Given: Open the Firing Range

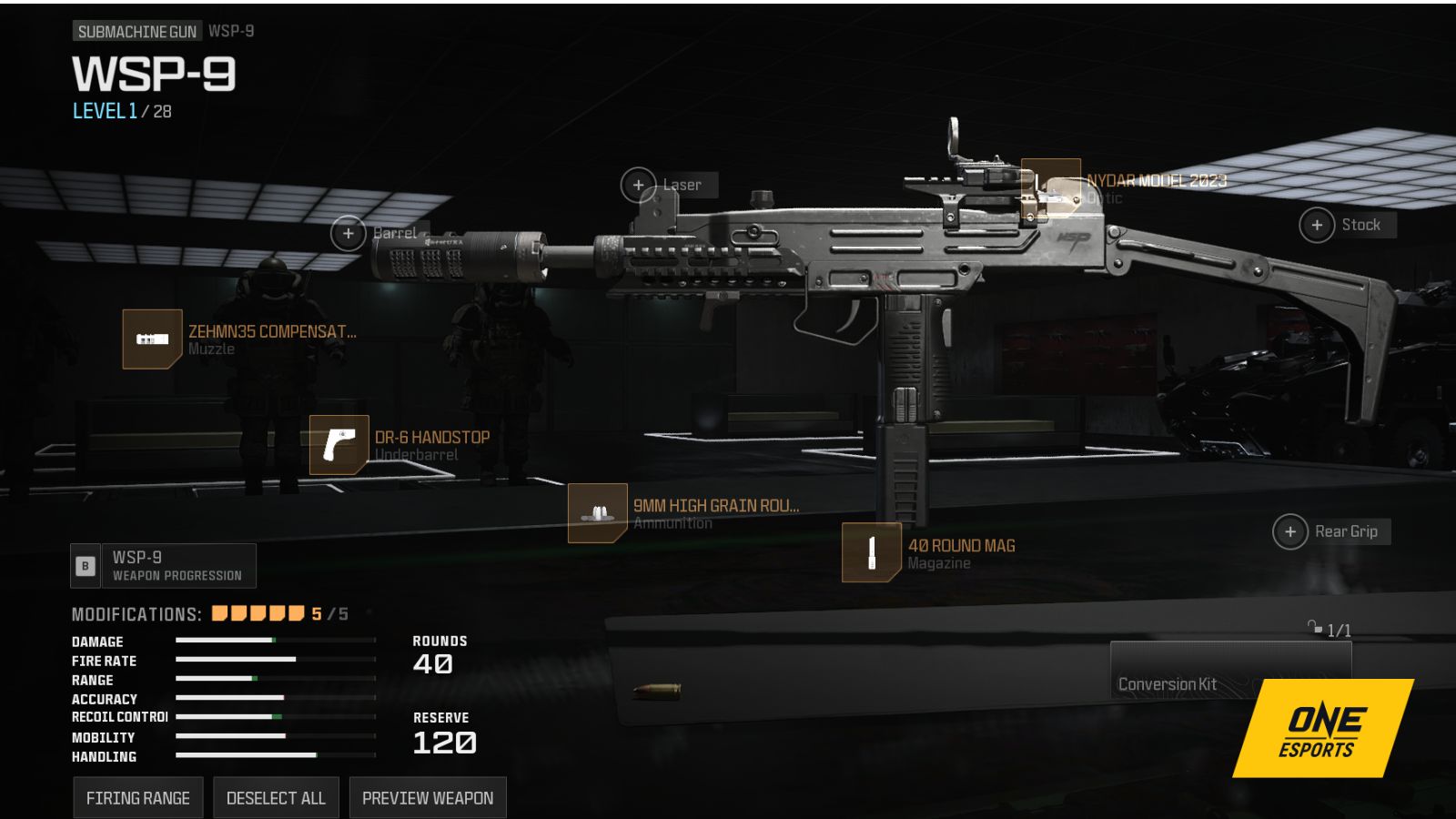Looking at the screenshot, I should (x=138, y=798).
